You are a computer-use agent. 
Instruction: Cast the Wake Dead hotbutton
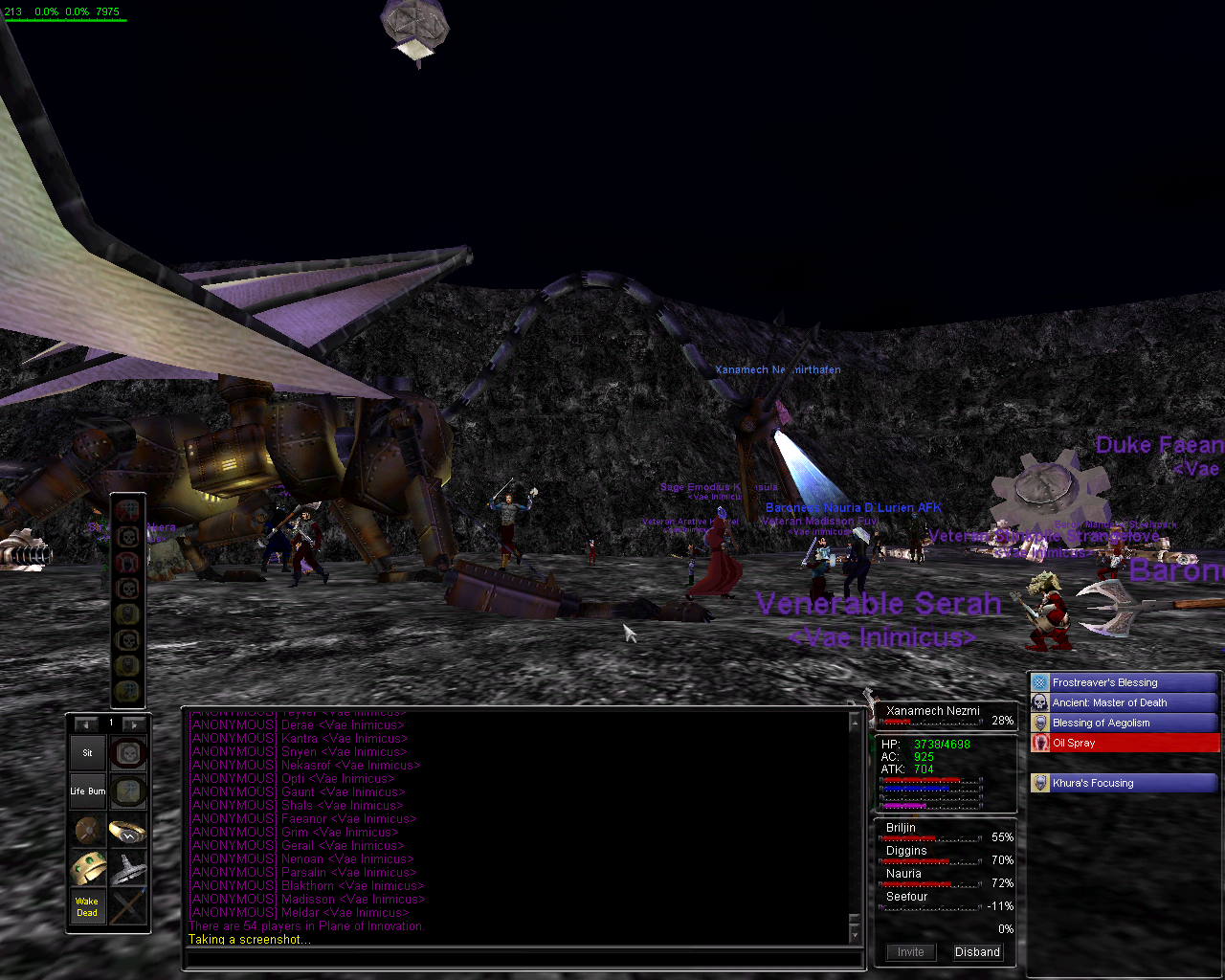87,907
